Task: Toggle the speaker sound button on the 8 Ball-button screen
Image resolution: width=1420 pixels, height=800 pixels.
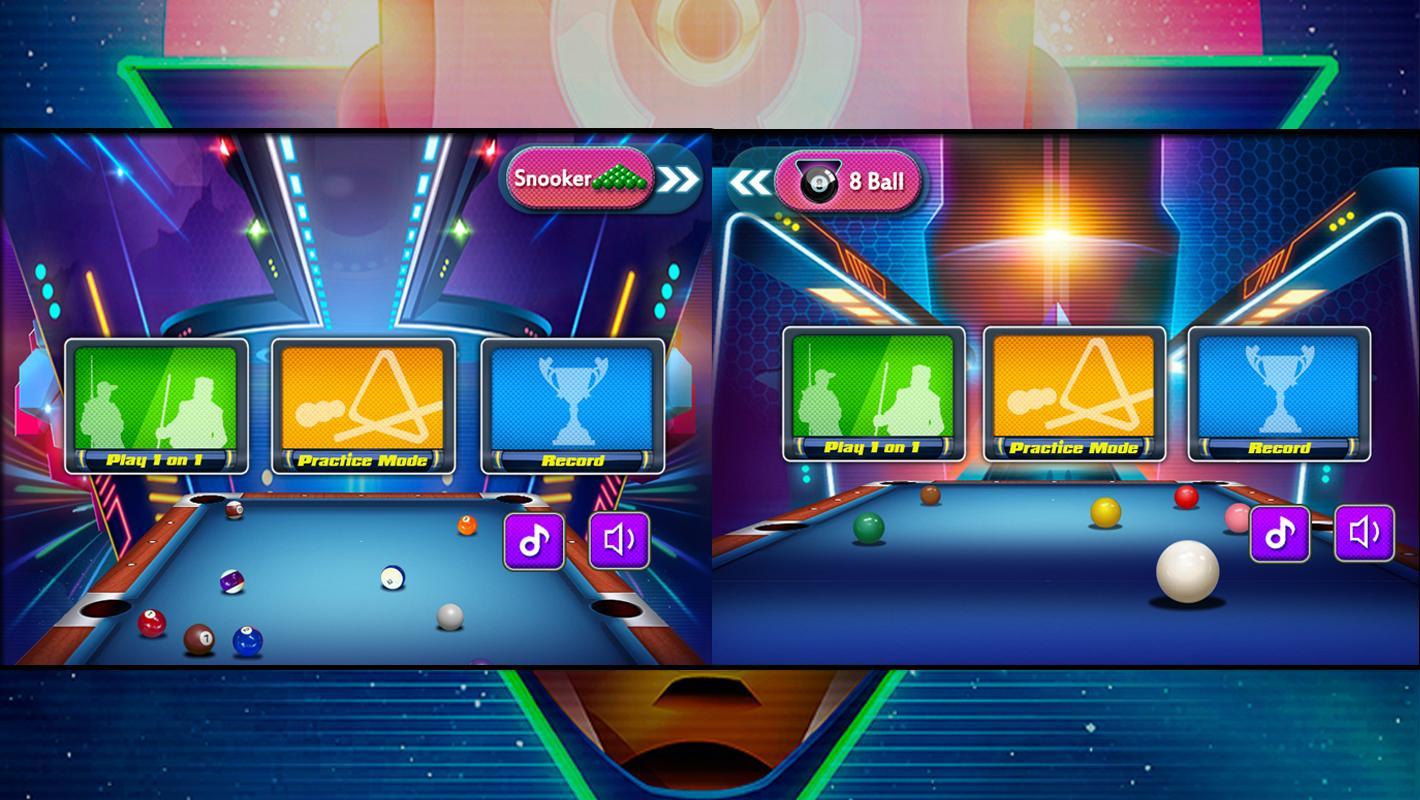Action: click(x=1364, y=533)
